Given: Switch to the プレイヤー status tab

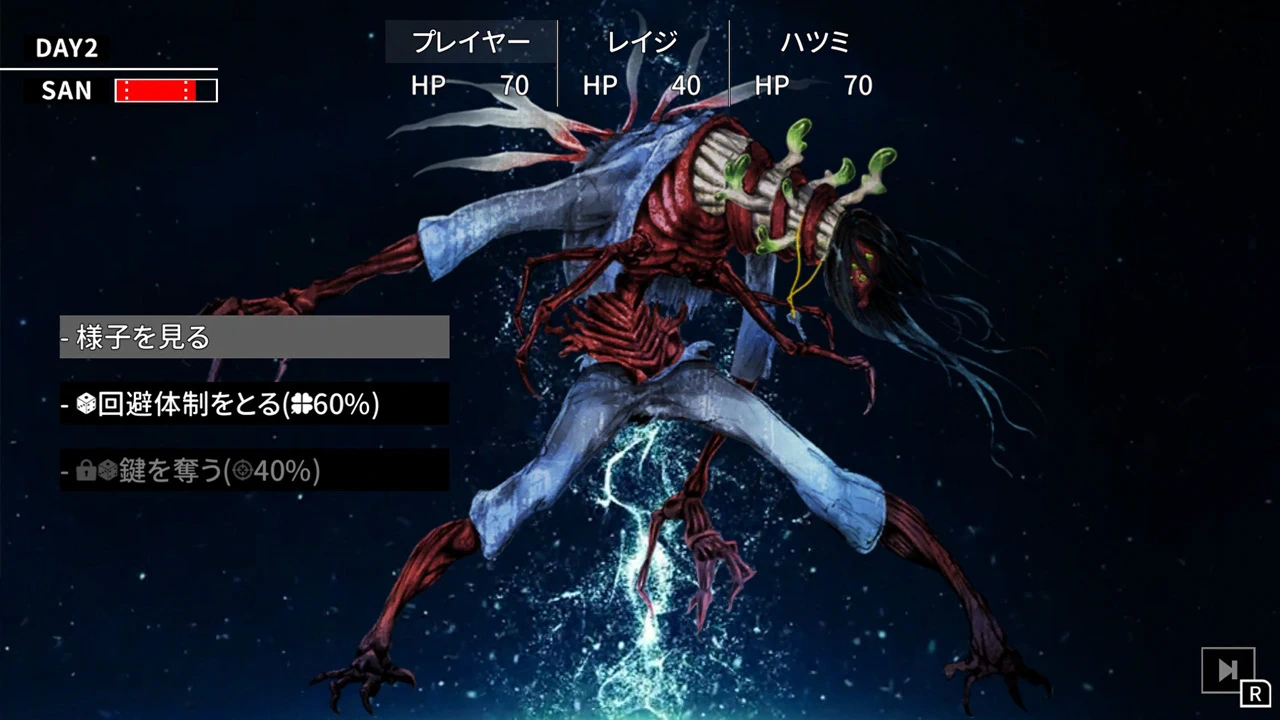Looking at the screenshot, I should (x=470, y=41).
